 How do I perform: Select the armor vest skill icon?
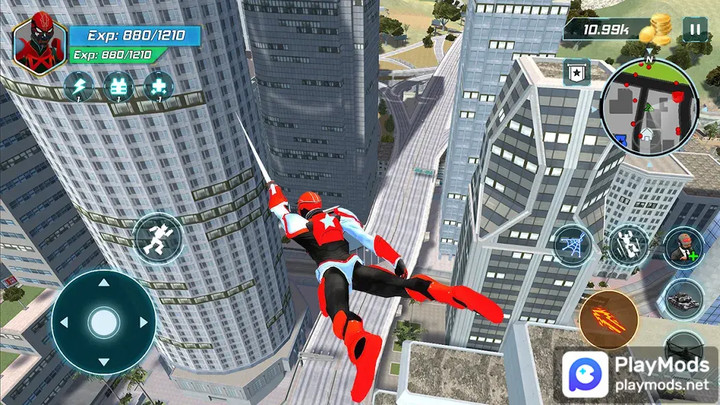click(119, 87)
